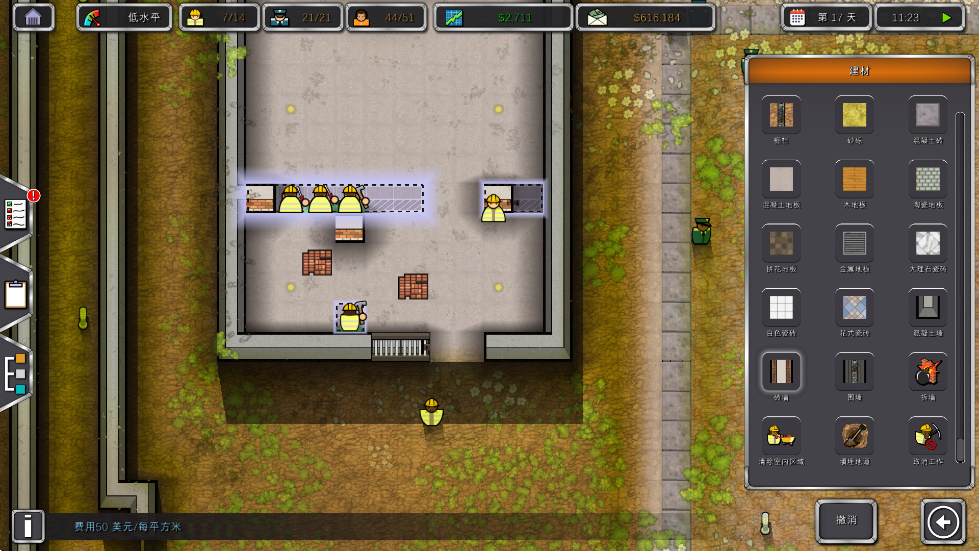Go back using the arrow button

click(944, 521)
